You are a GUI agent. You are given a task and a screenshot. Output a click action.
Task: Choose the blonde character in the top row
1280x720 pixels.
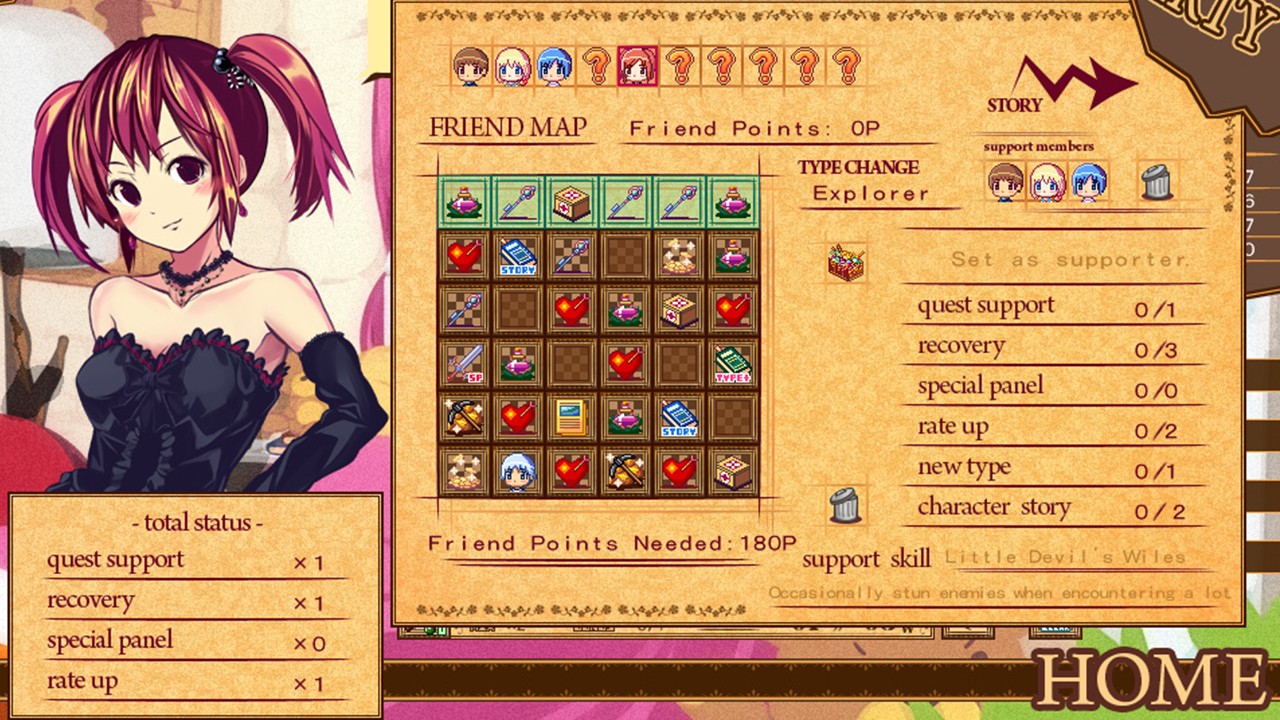pyautogui.click(x=511, y=67)
